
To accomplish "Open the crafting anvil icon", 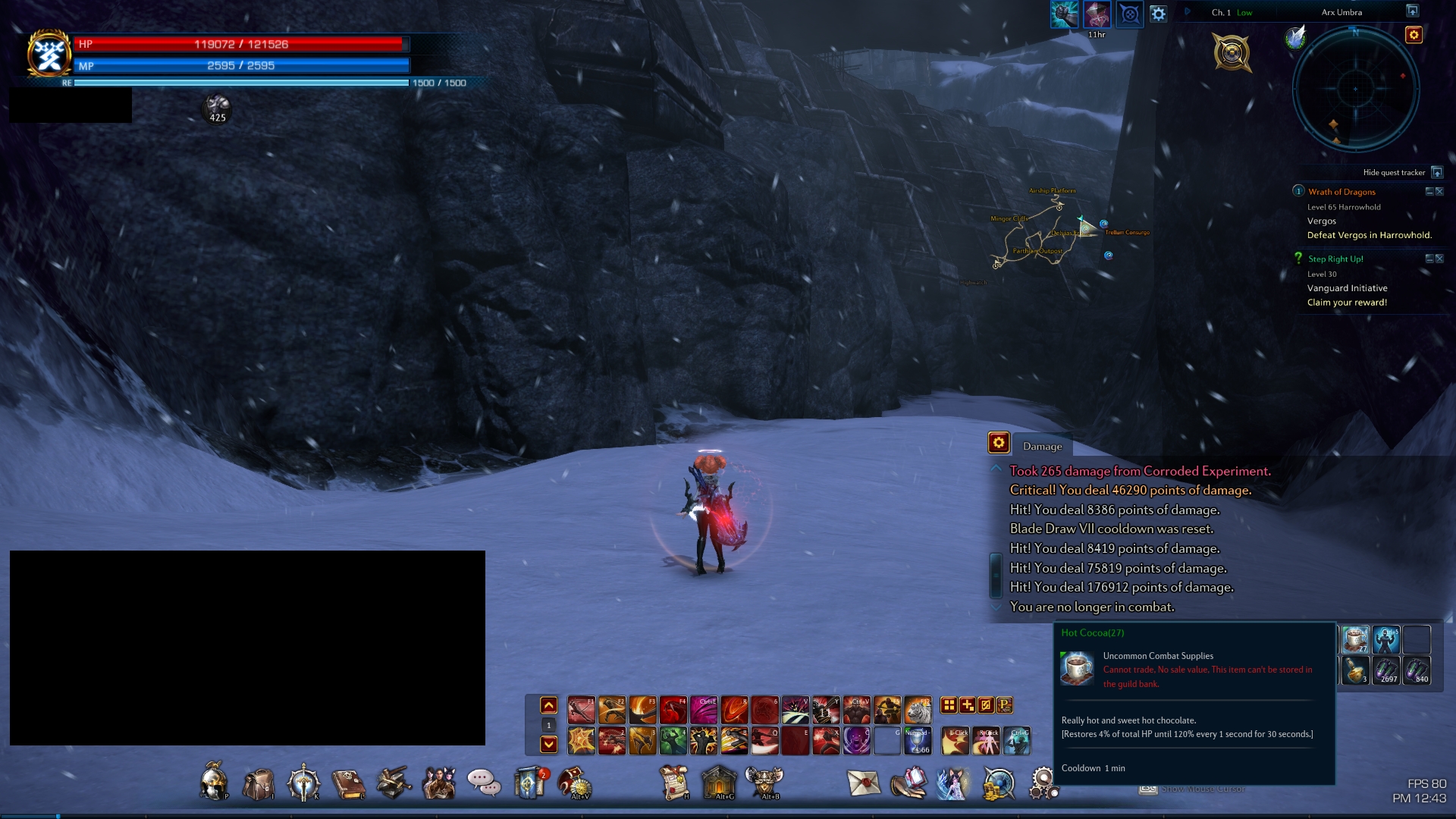I will (x=394, y=783).
